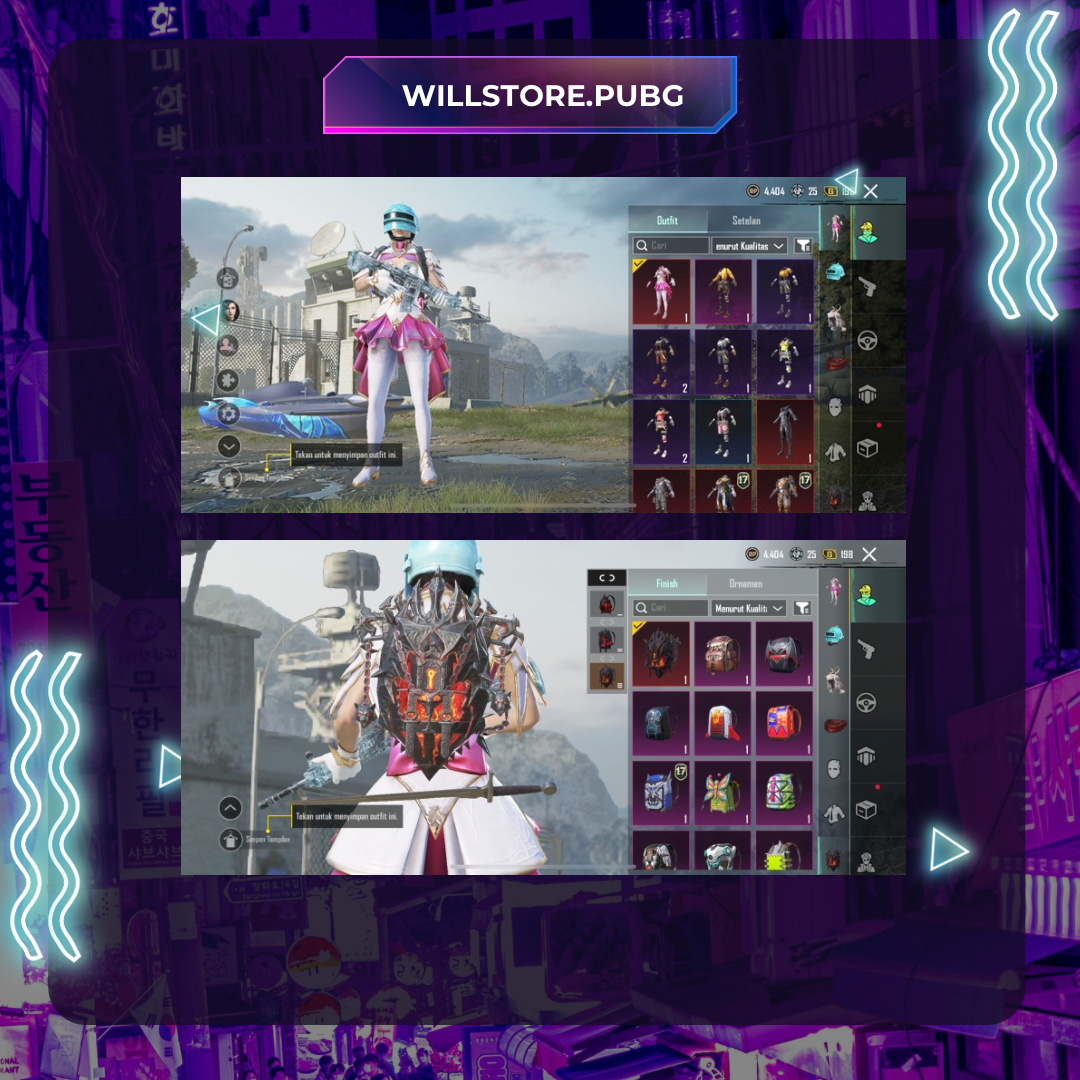
Task: Select the equipped pink skirt outfit
Action: tap(661, 292)
